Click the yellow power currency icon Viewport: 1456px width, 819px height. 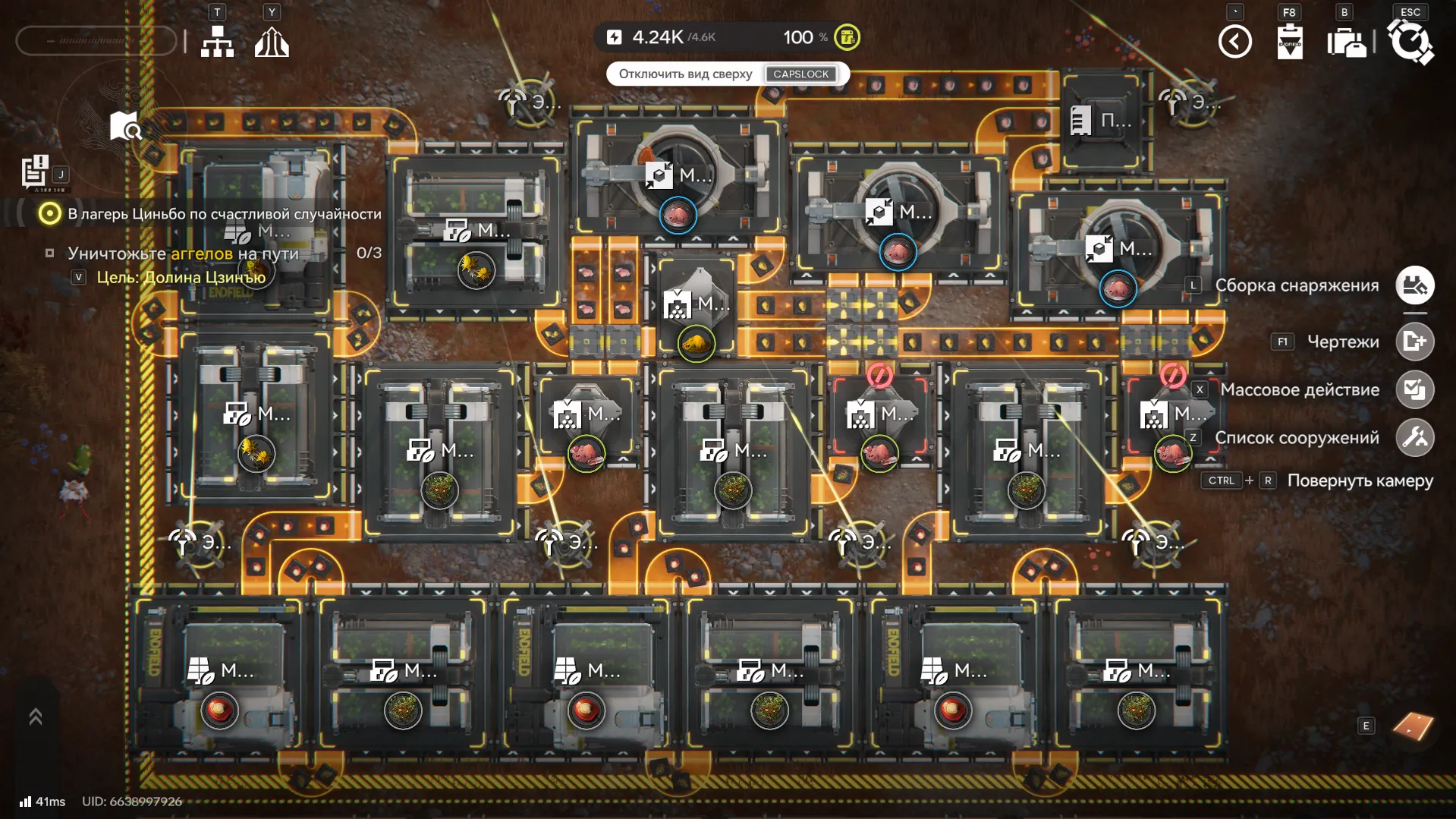(847, 37)
